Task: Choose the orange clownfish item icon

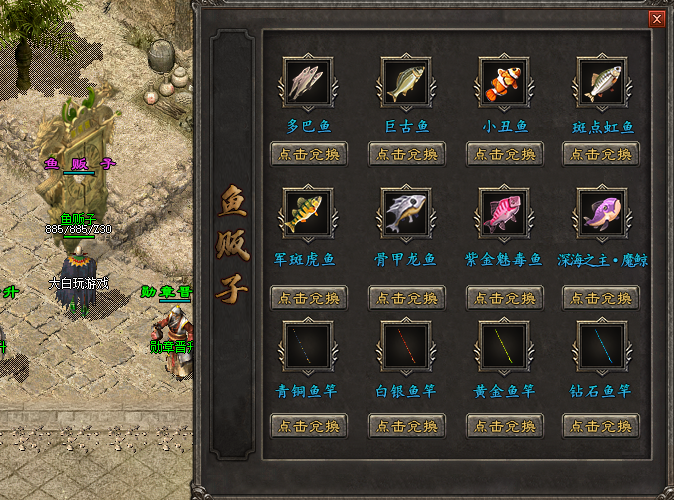Action: 504,82
